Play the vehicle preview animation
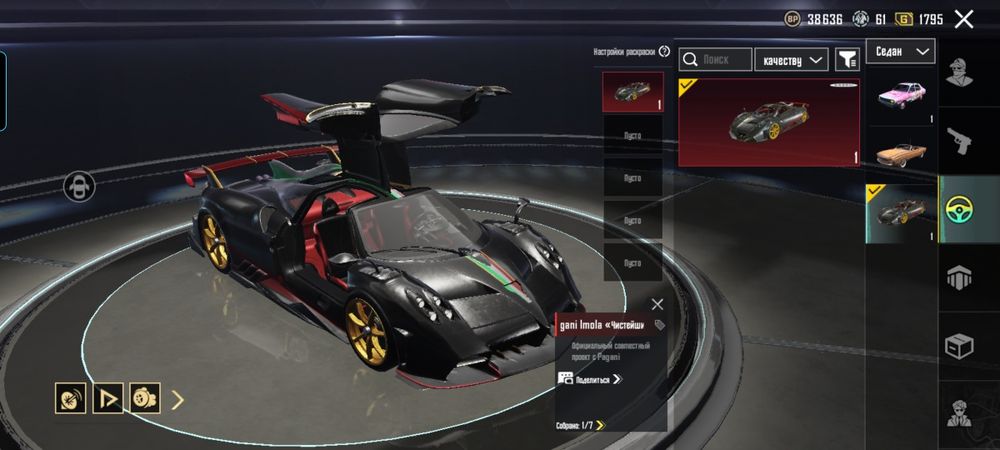This screenshot has height=450, width=1000. (107, 400)
